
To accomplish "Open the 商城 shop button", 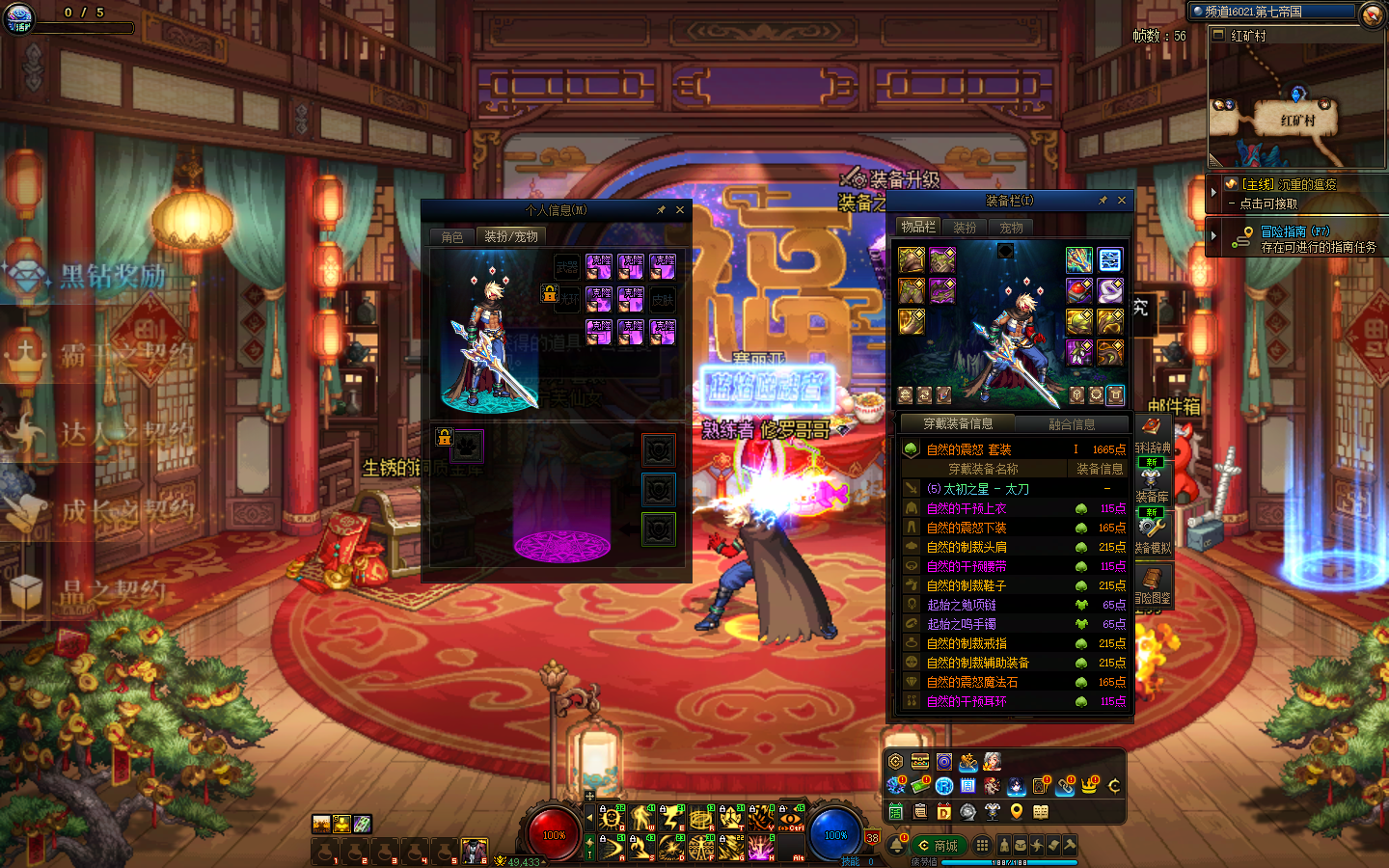I will coord(938,846).
